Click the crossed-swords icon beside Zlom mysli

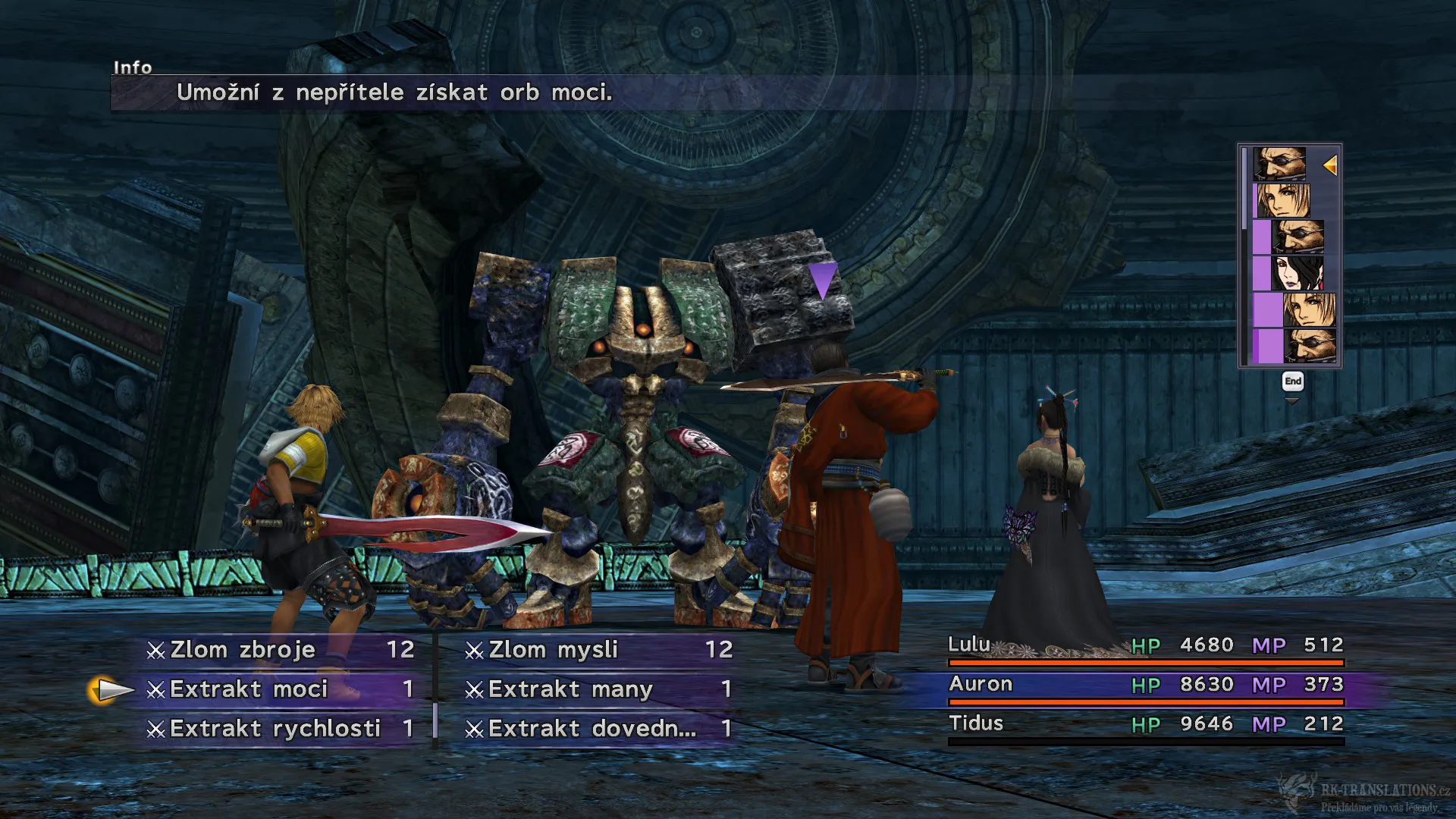tap(474, 649)
